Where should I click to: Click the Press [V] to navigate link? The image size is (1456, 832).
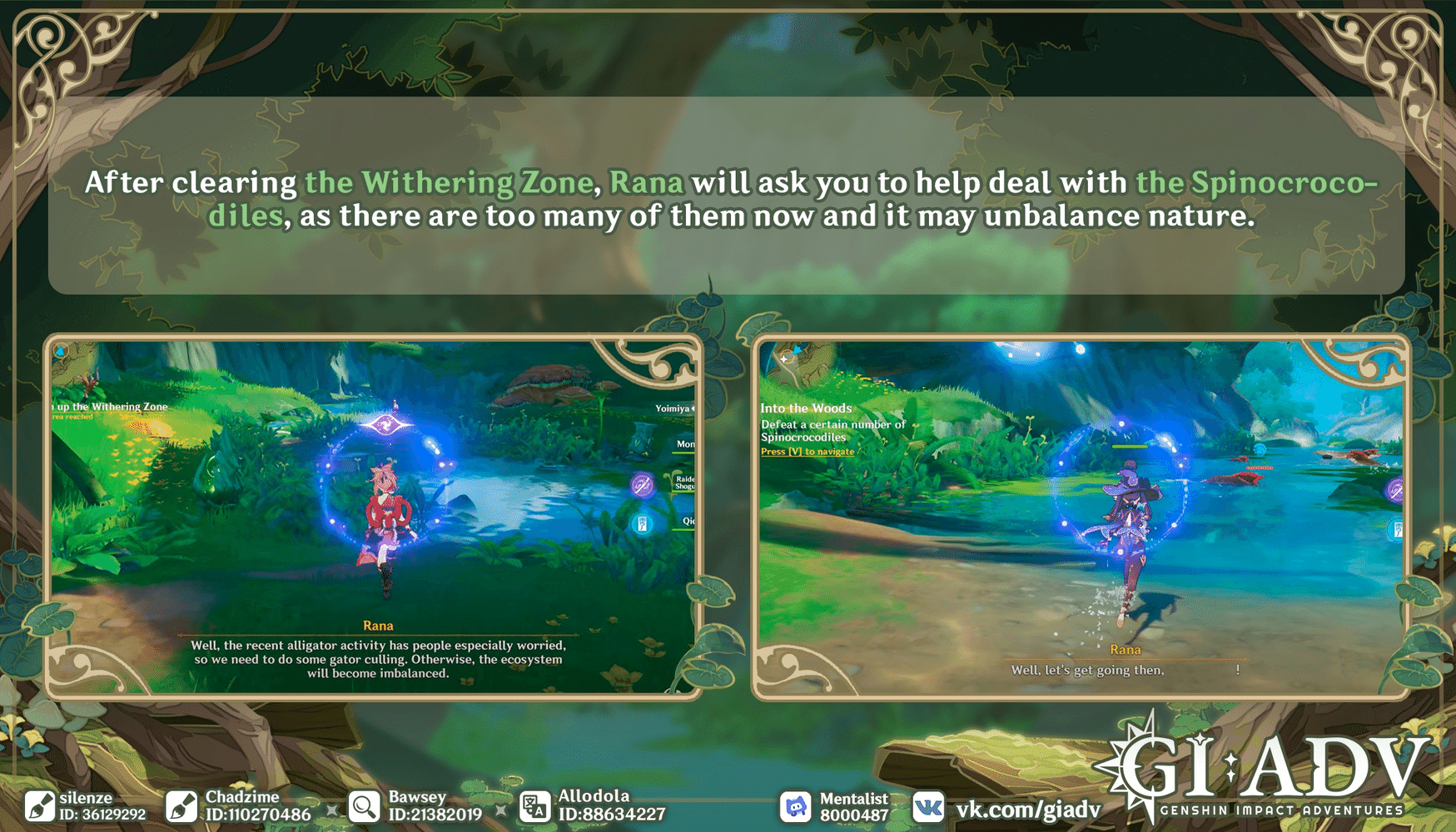coord(807,452)
